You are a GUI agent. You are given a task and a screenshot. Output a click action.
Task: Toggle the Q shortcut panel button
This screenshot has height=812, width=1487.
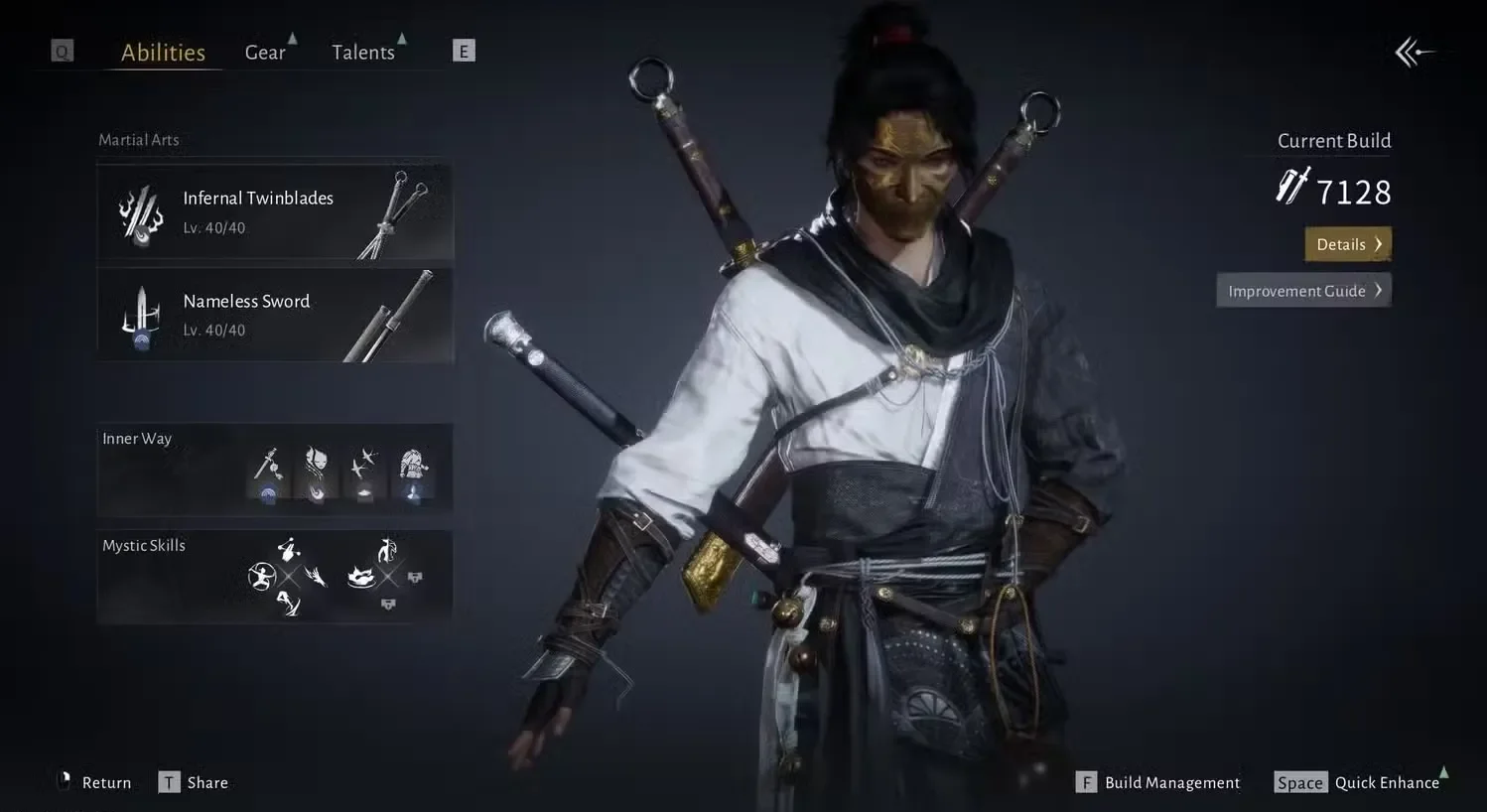[62, 50]
